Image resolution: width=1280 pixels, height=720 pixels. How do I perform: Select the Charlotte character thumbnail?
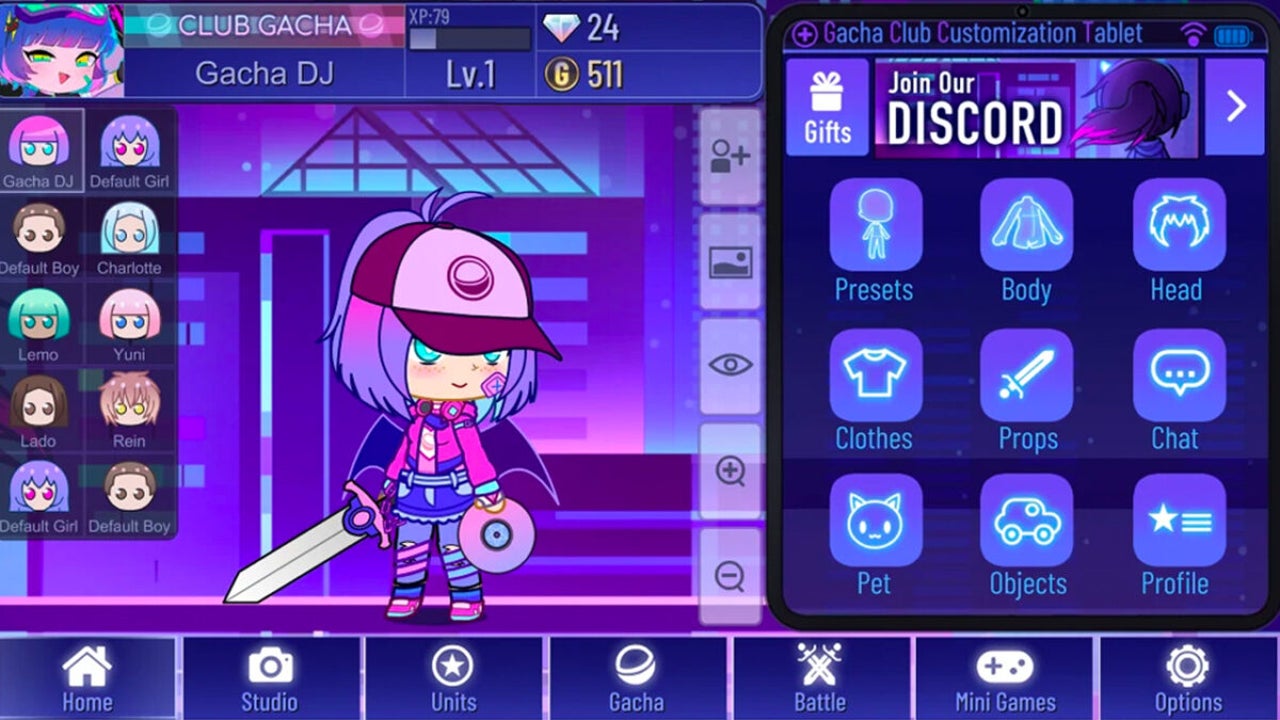132,232
